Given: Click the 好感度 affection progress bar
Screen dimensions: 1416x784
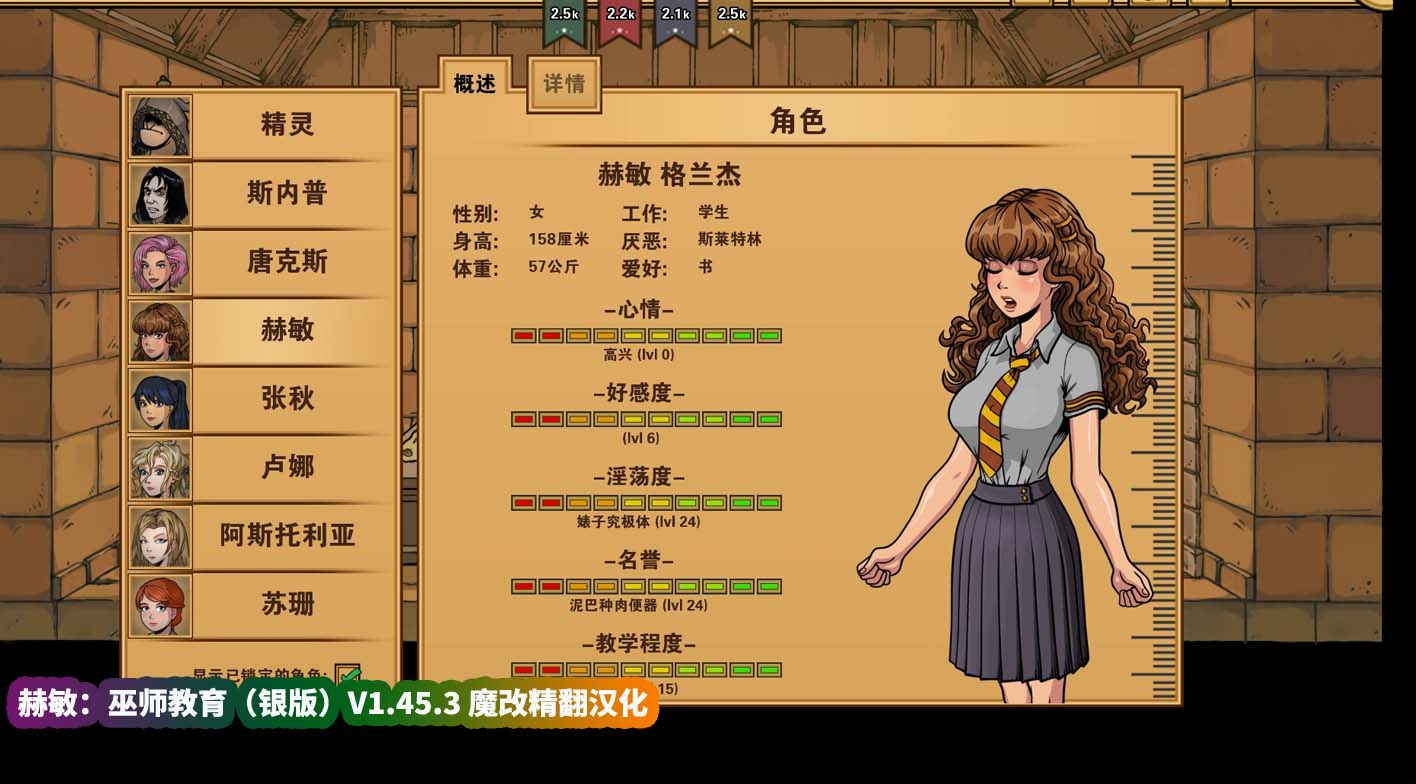Looking at the screenshot, I should point(644,419).
